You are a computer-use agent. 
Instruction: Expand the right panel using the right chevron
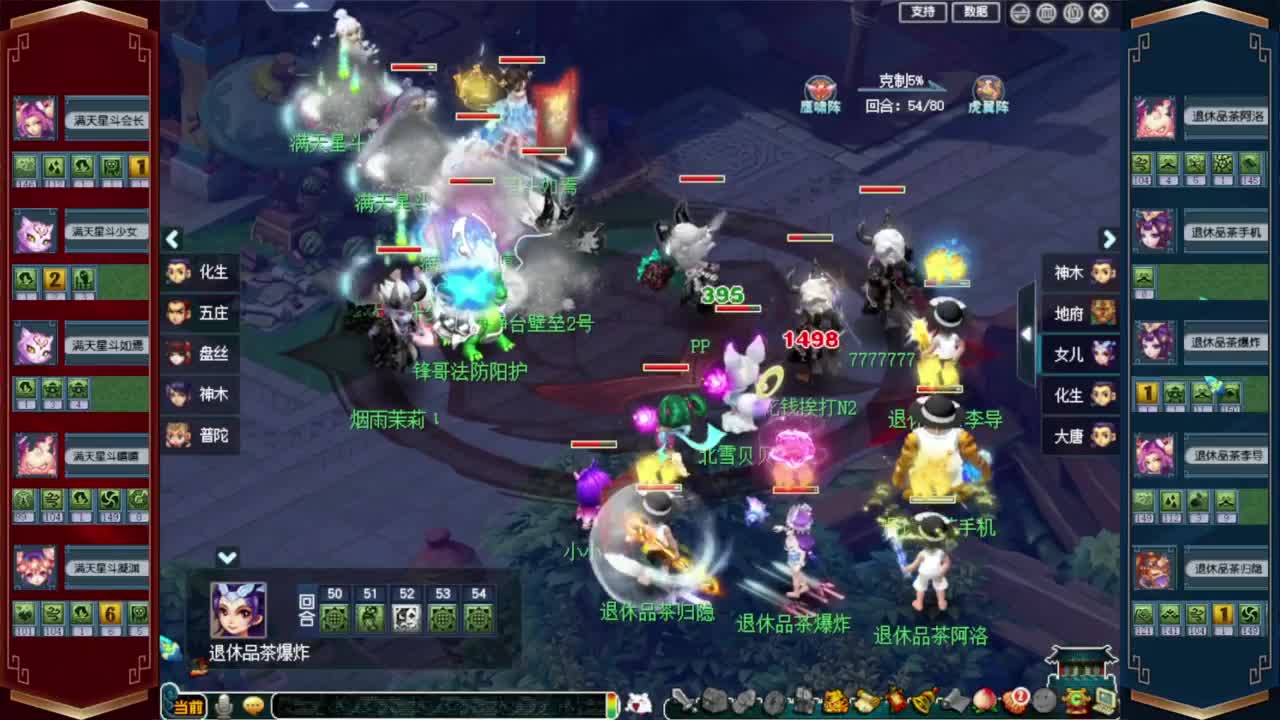point(1109,240)
